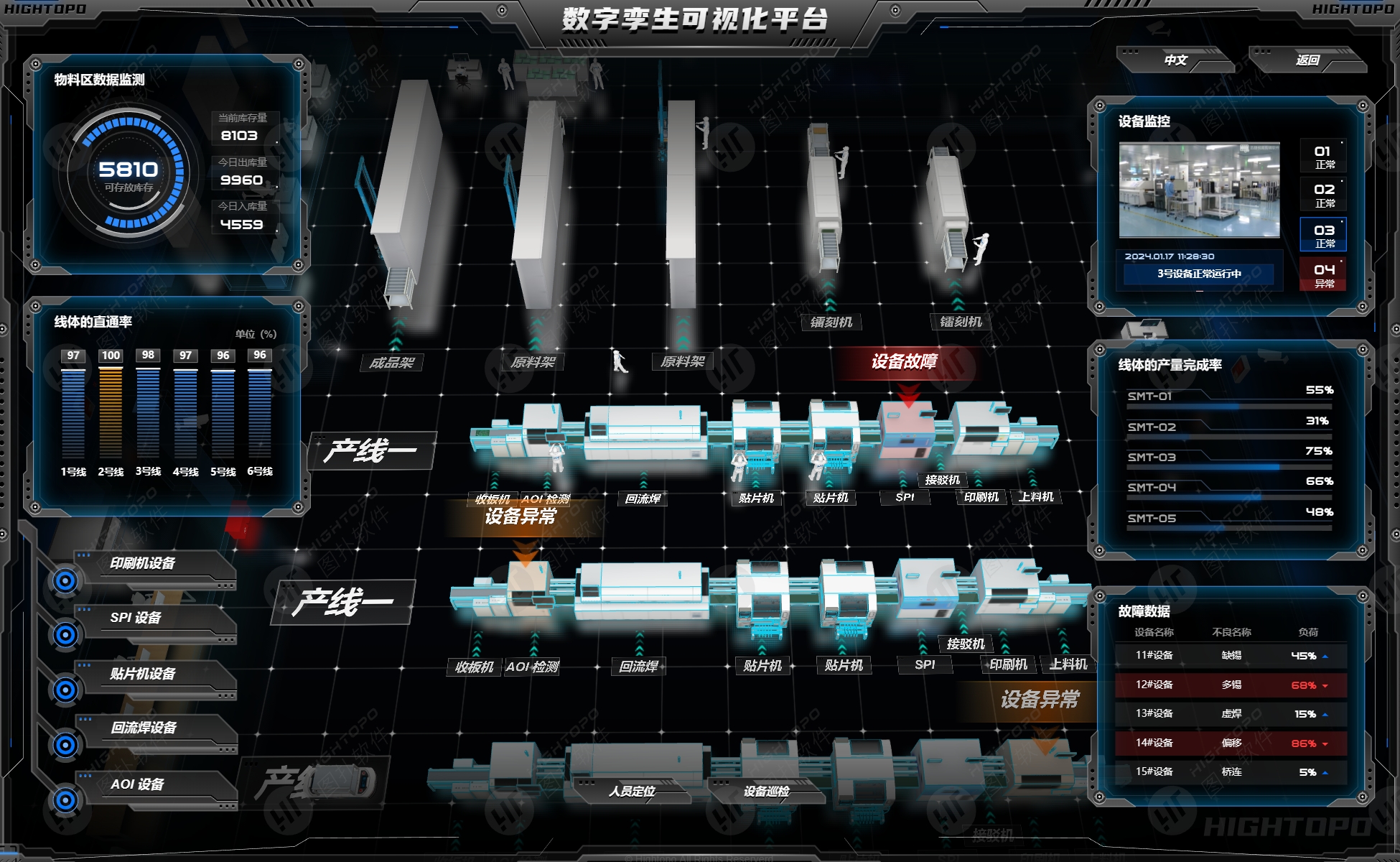The height and width of the screenshot is (862, 1400).
Task: Click the HIGHTOPO logo at top left
Action: click(x=45, y=9)
